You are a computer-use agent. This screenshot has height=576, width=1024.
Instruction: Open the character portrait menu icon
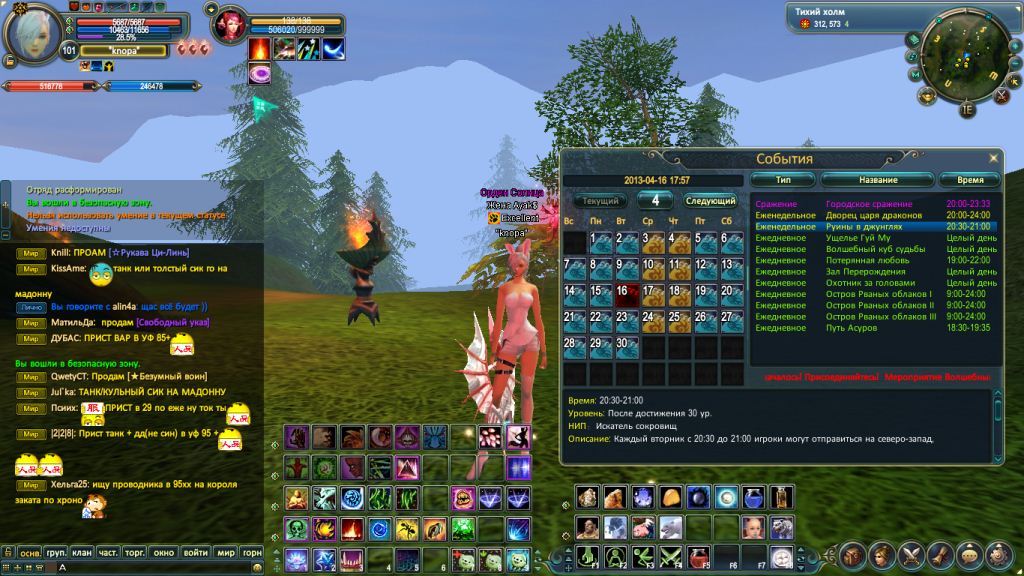[x=882, y=555]
